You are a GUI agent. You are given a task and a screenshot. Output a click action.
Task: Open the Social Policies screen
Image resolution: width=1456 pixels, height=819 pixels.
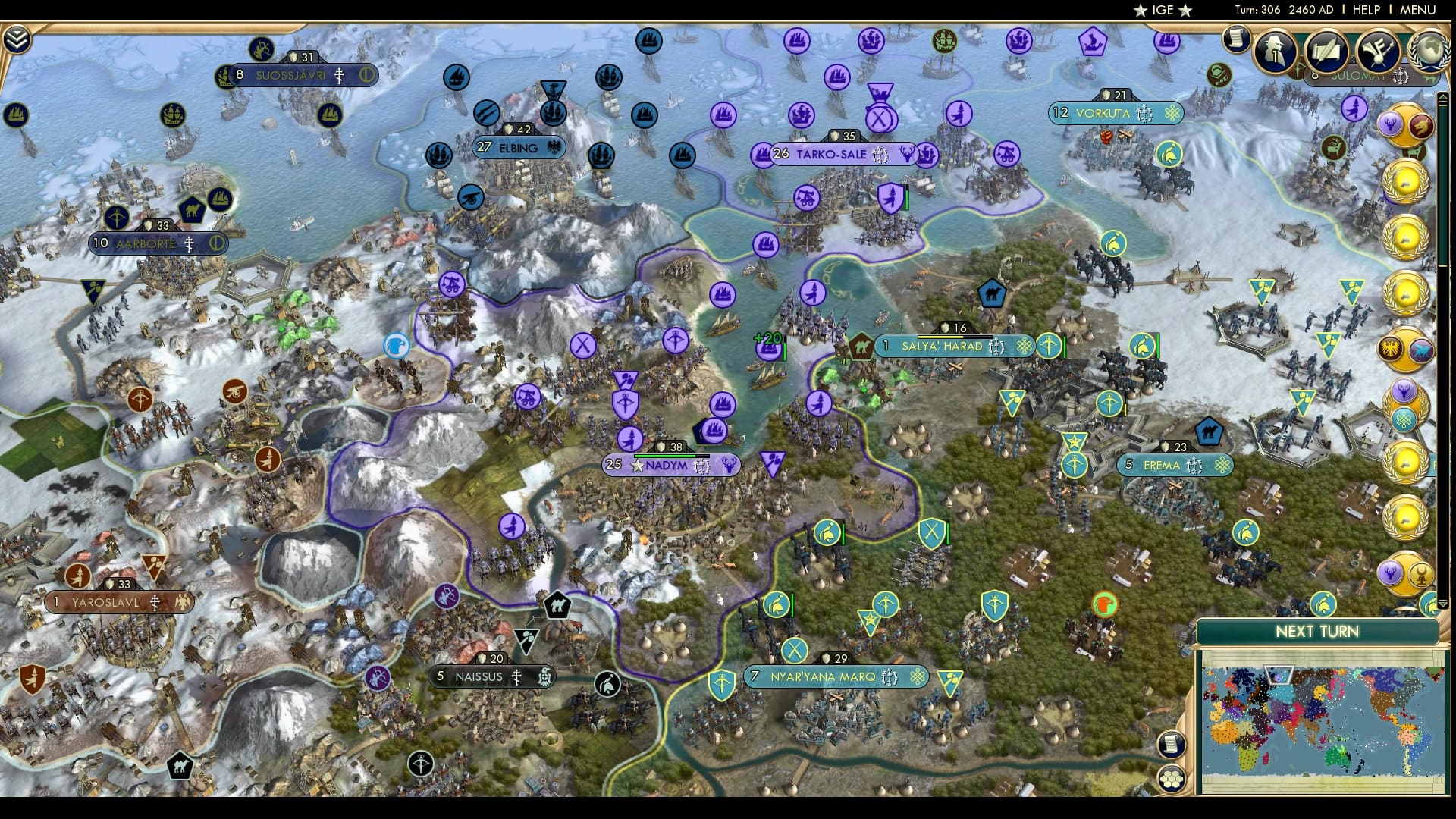[x=1329, y=52]
